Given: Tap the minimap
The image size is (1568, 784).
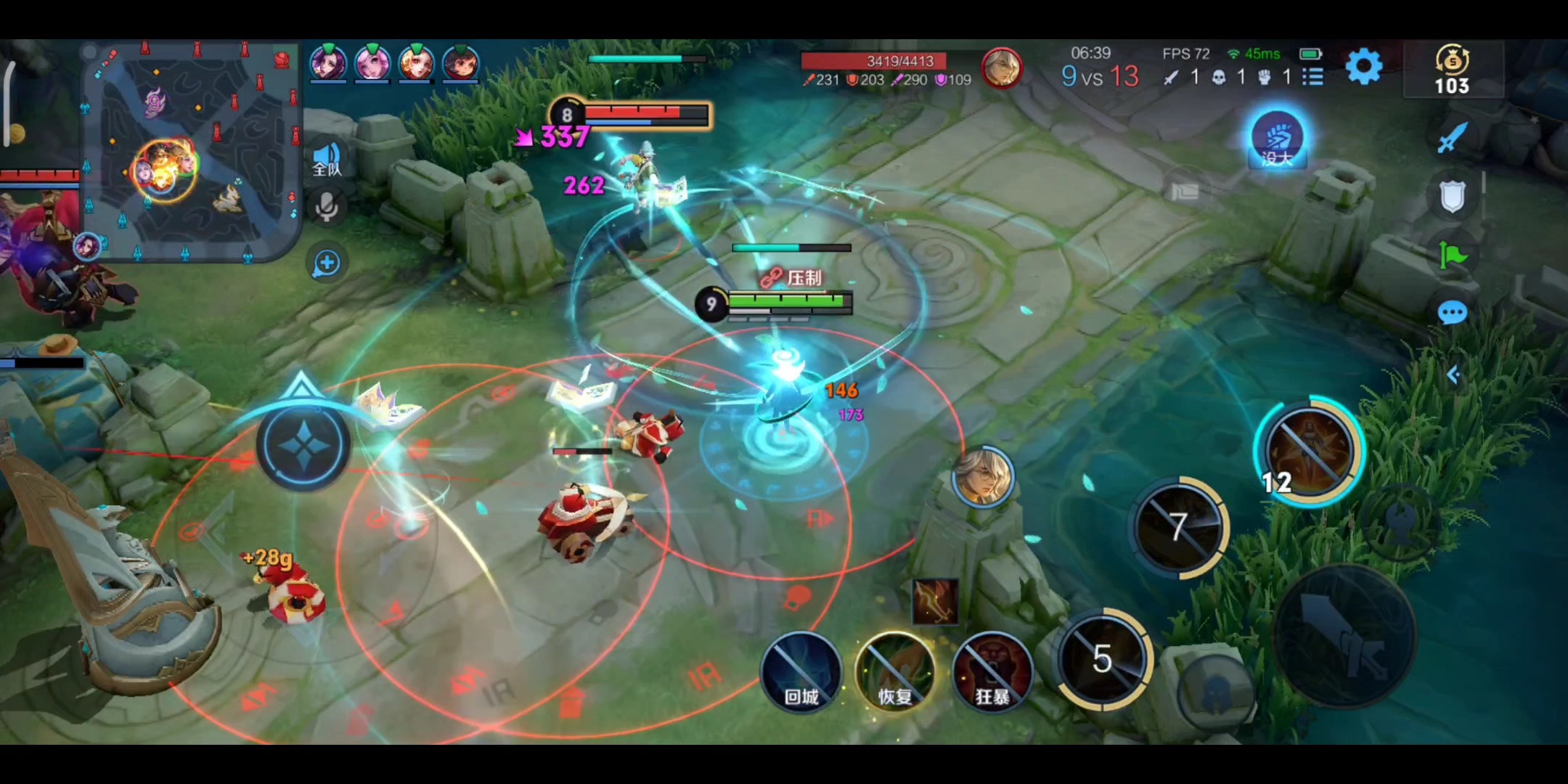Looking at the screenshot, I should [x=192, y=152].
